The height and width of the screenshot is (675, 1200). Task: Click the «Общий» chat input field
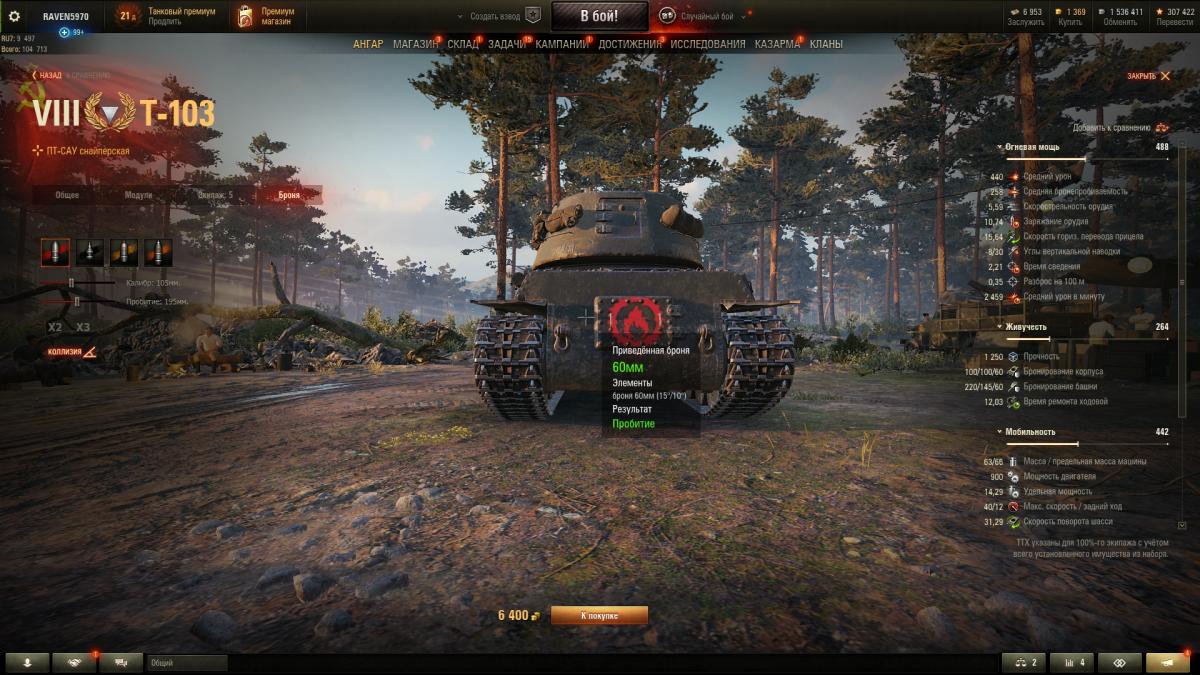point(187,663)
